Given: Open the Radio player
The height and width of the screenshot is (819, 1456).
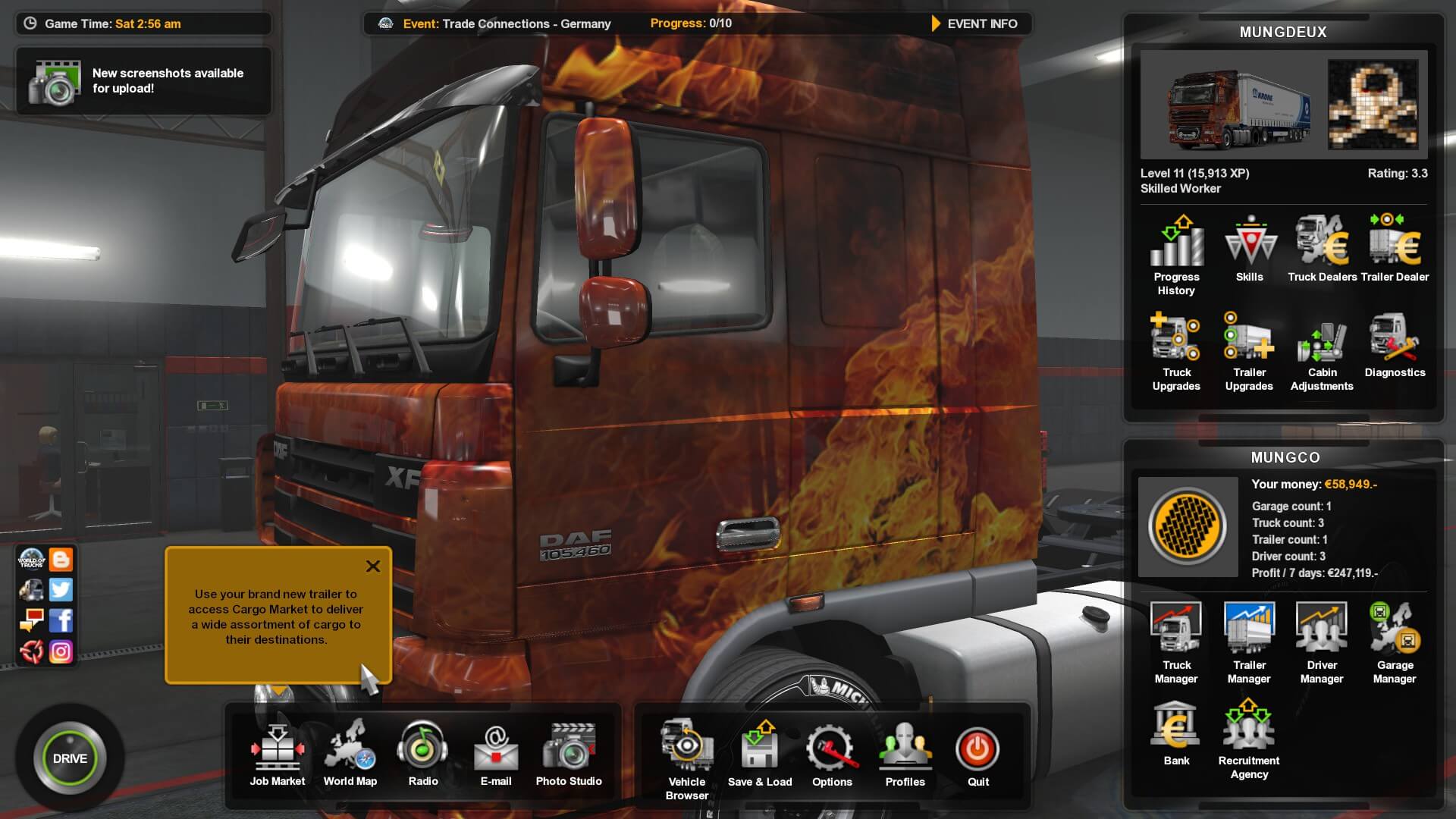Looking at the screenshot, I should pos(422,753).
